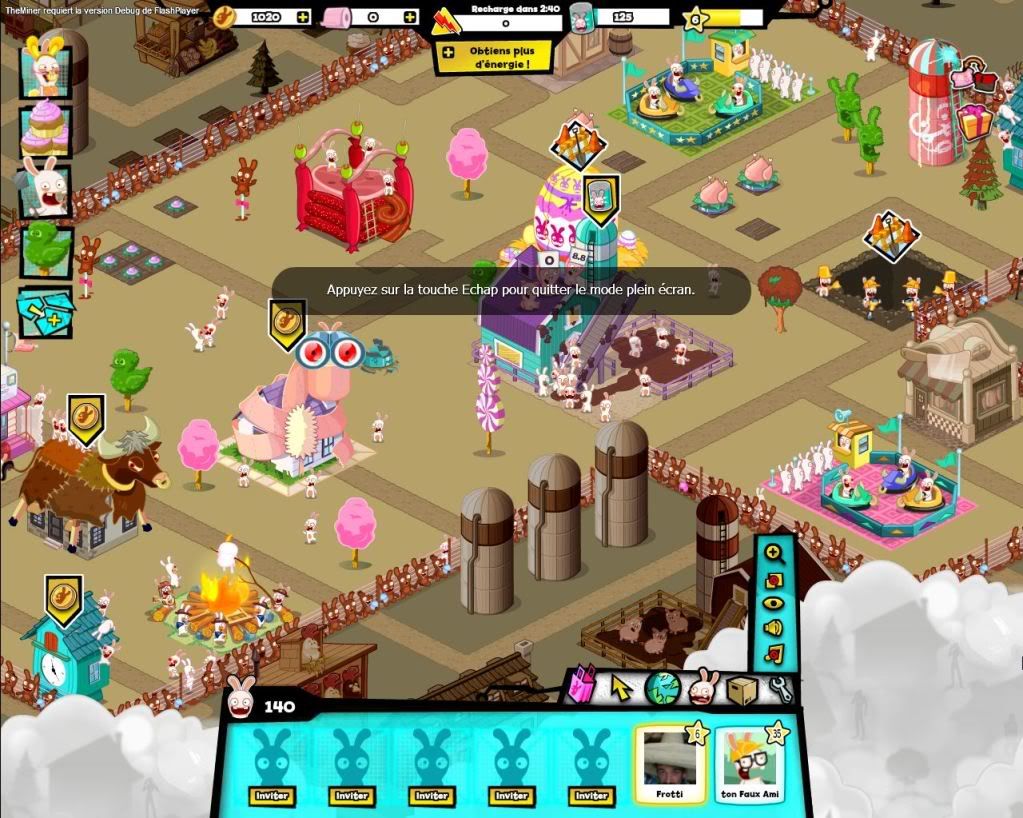This screenshot has width=1023, height=818.
Task: Toggle sound effects speaker icon
Action: pos(773,628)
